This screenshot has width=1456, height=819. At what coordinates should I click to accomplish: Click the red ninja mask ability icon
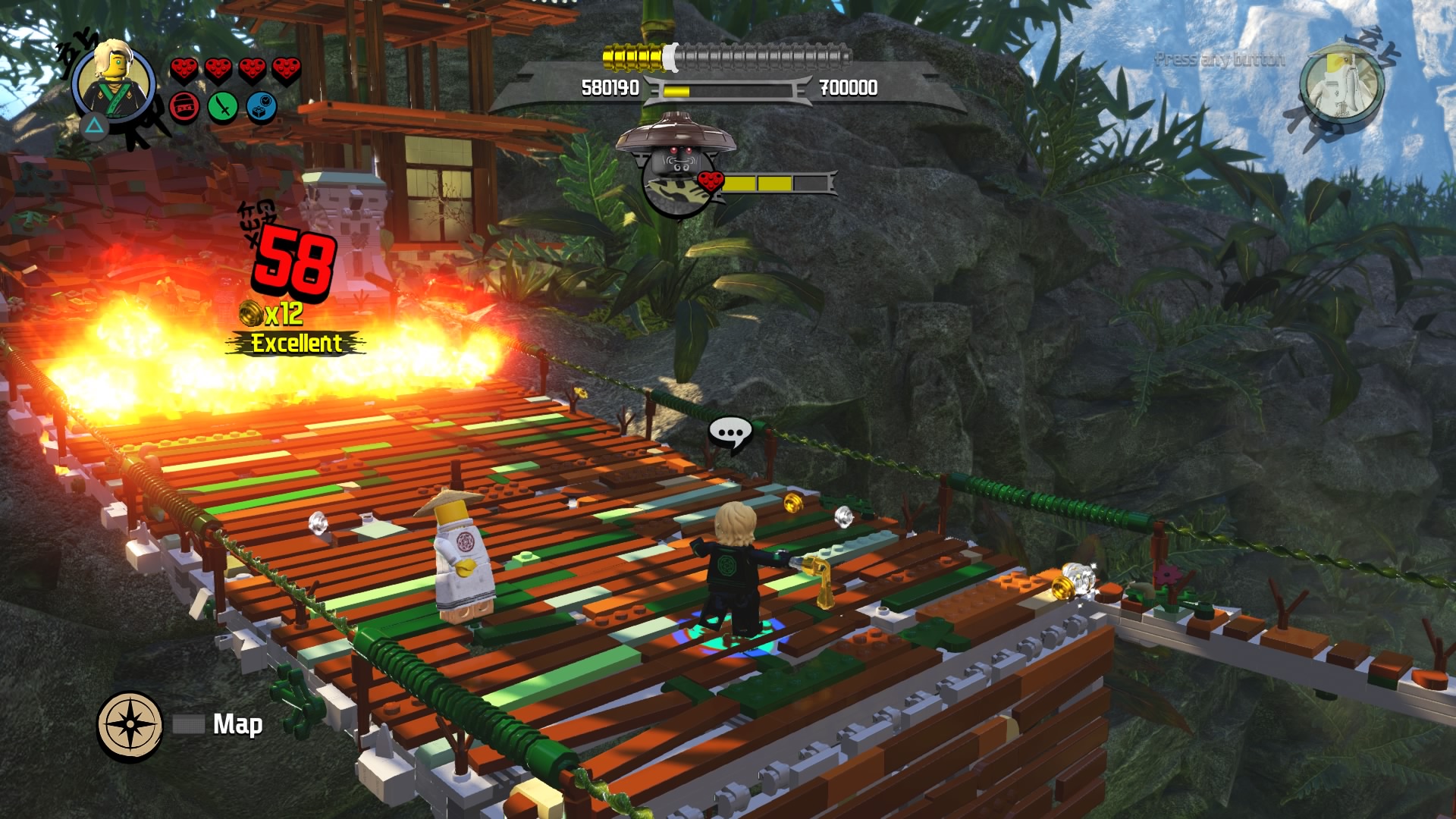point(183,106)
